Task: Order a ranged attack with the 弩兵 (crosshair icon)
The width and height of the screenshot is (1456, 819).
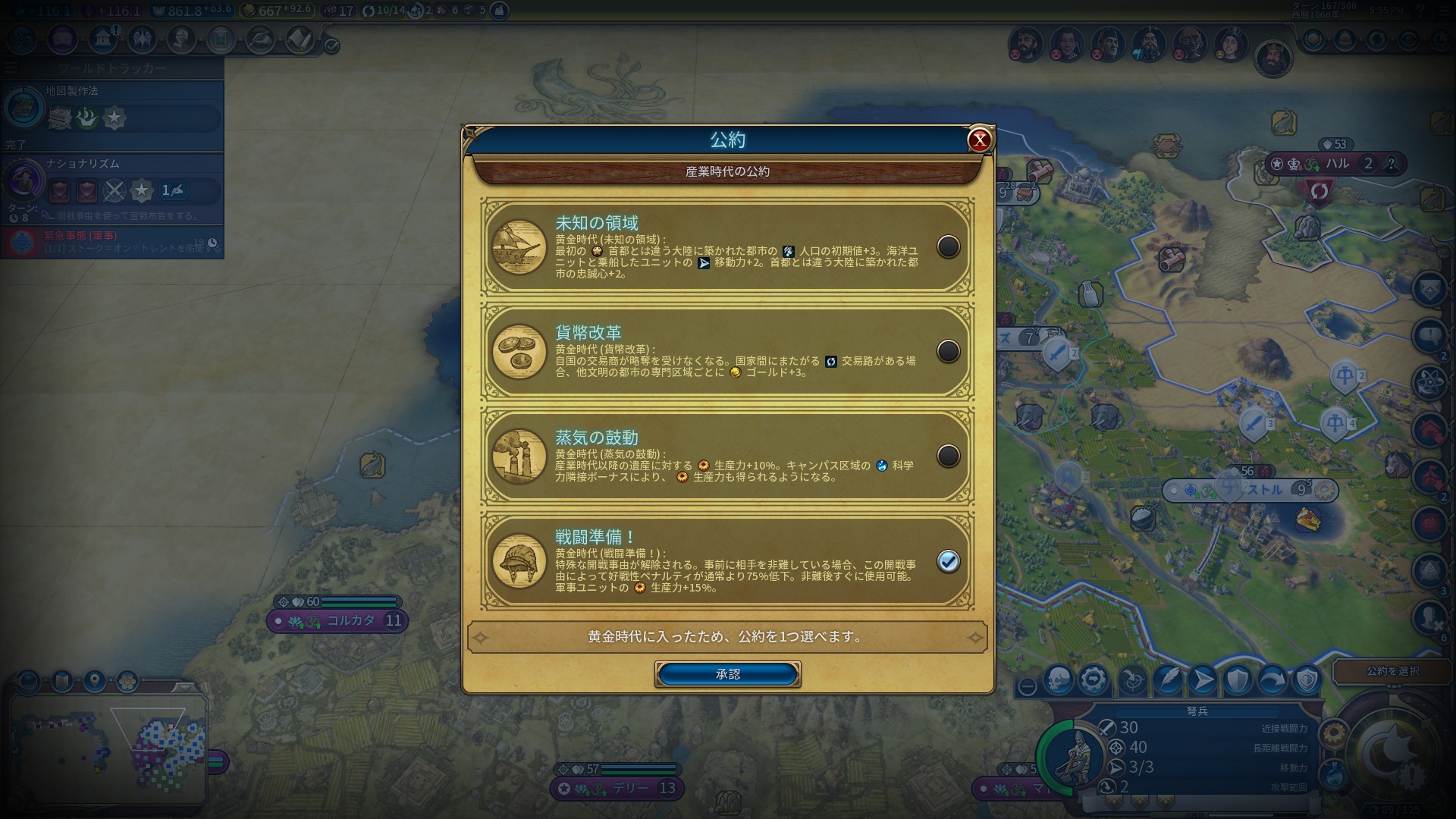Action: tap(1132, 680)
